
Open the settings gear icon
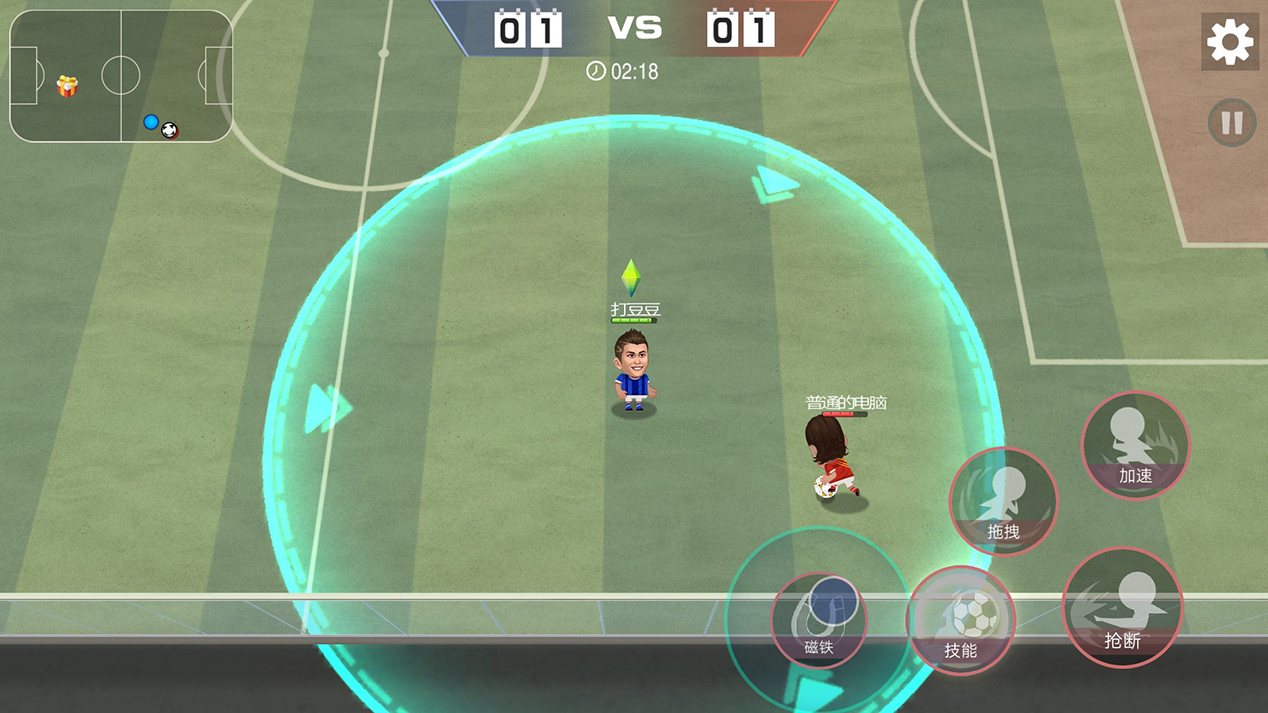click(1229, 42)
